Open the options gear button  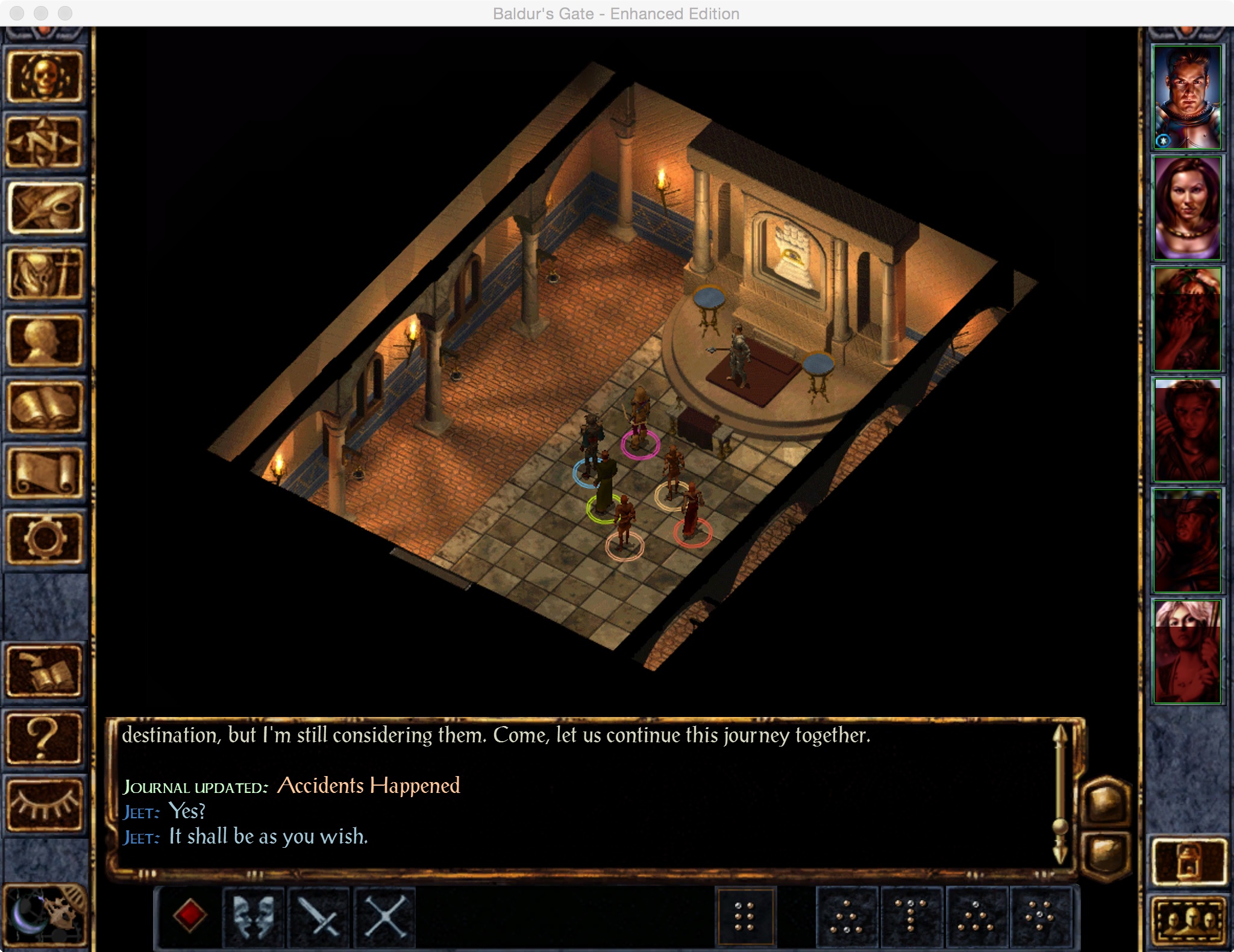[44, 539]
